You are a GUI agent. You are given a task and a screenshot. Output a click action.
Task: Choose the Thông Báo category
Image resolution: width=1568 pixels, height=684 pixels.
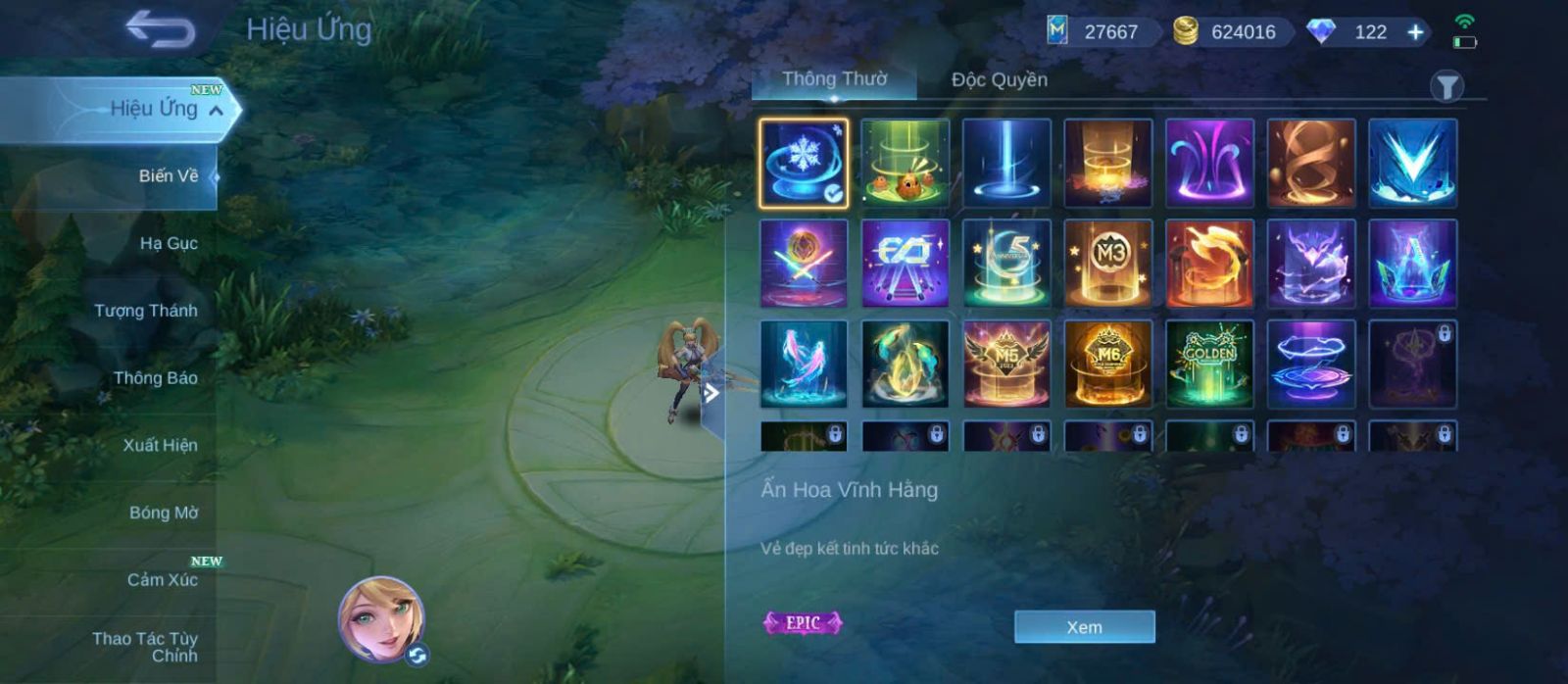pos(155,378)
